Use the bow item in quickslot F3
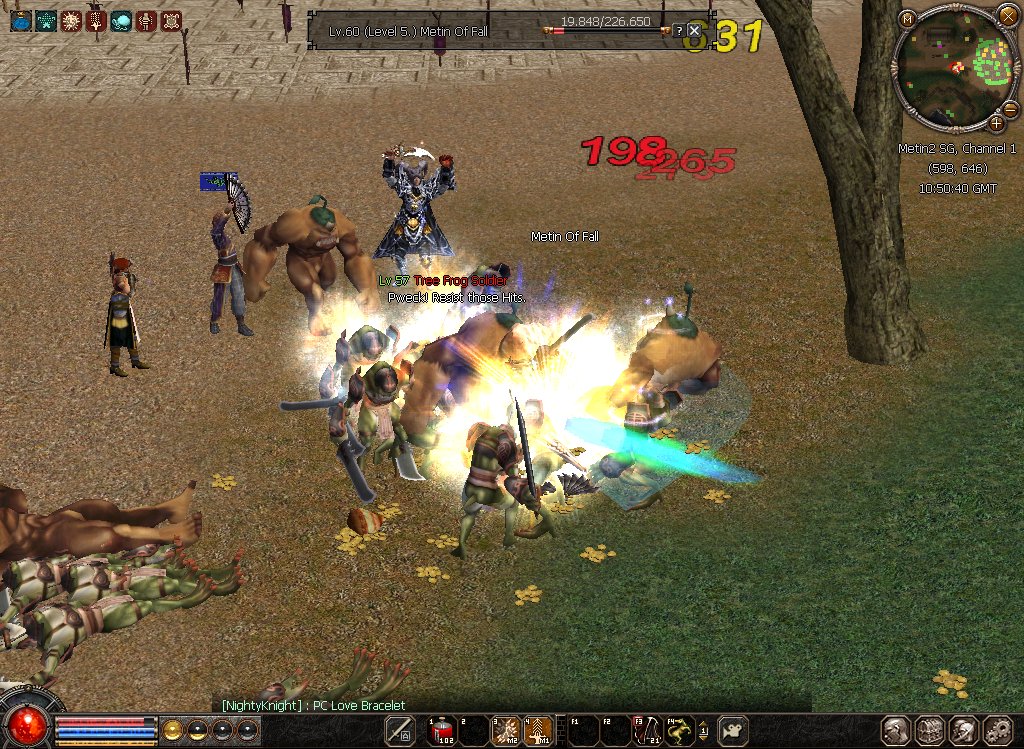Screen dimensions: 1024x749 [x=647, y=731]
